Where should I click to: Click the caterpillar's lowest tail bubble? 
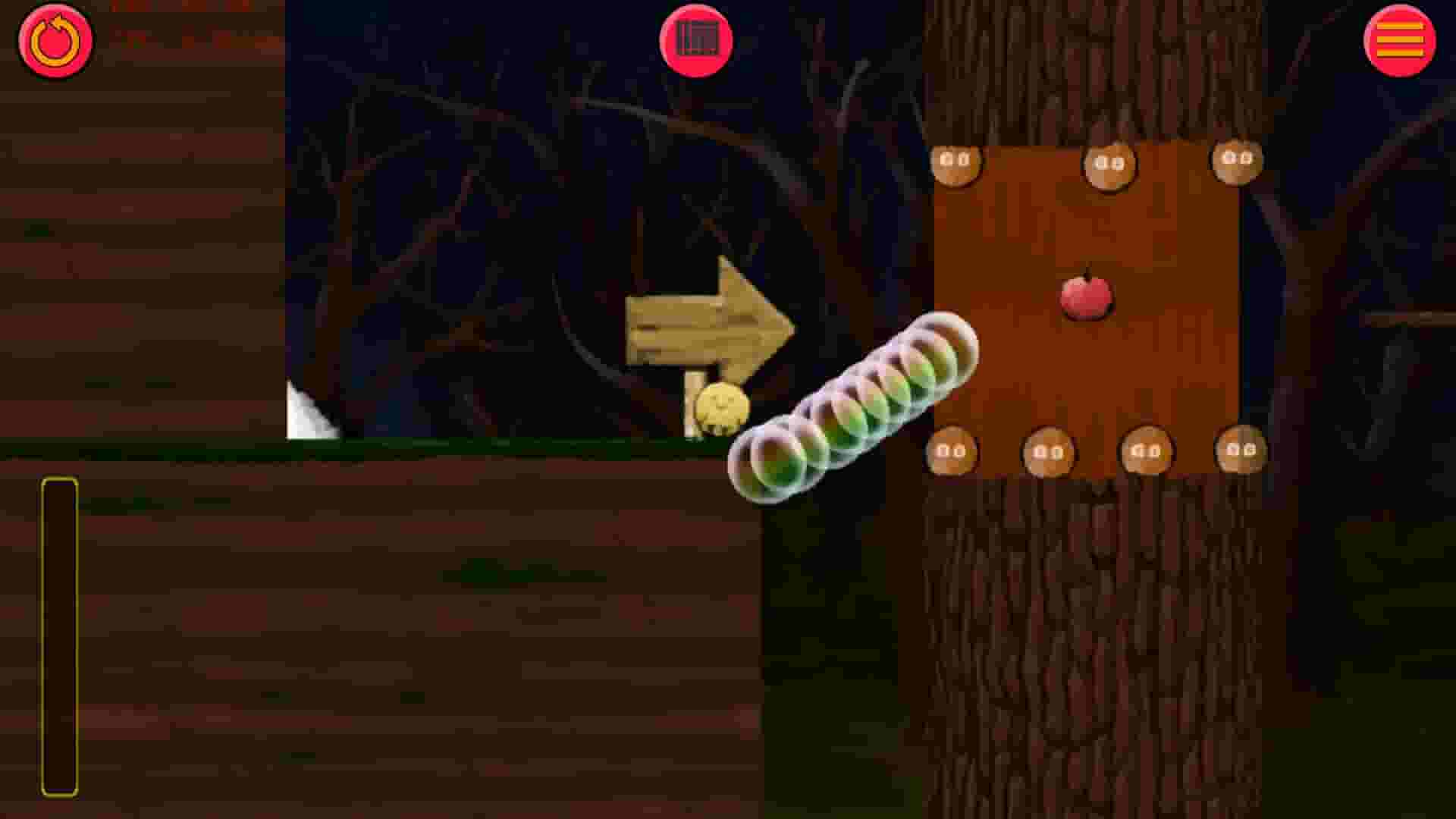pos(767,465)
